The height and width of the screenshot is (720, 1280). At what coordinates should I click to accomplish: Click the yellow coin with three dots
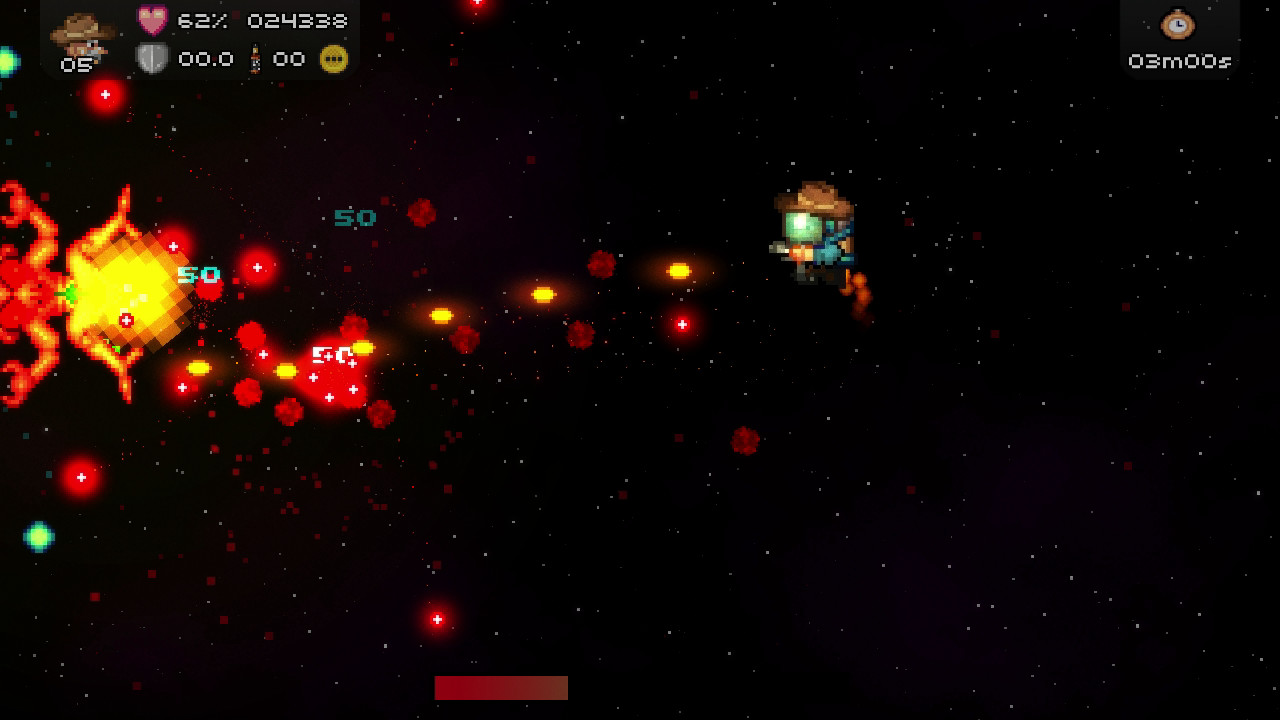click(x=333, y=59)
